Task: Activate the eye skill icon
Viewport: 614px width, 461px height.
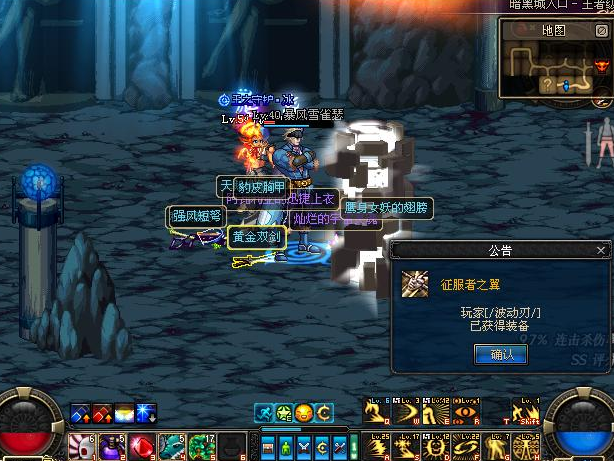Action: point(465,413)
